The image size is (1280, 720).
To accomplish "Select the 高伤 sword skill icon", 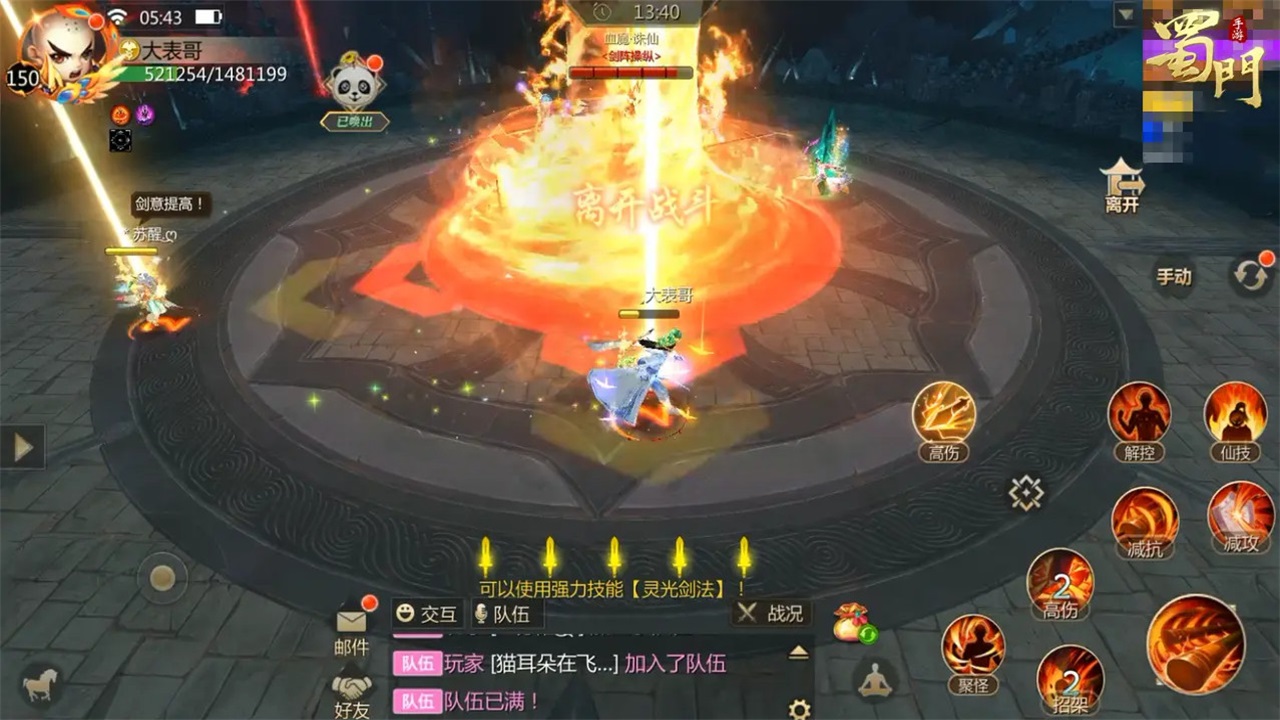I will tap(941, 420).
